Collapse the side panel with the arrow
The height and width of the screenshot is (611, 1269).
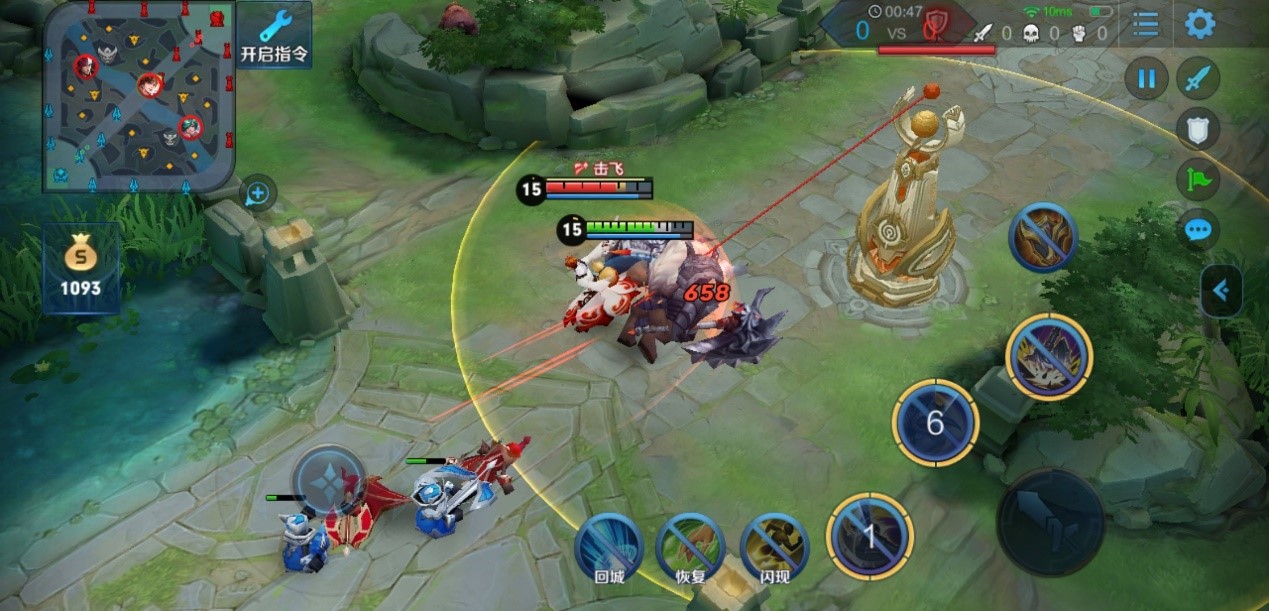pos(1221,291)
